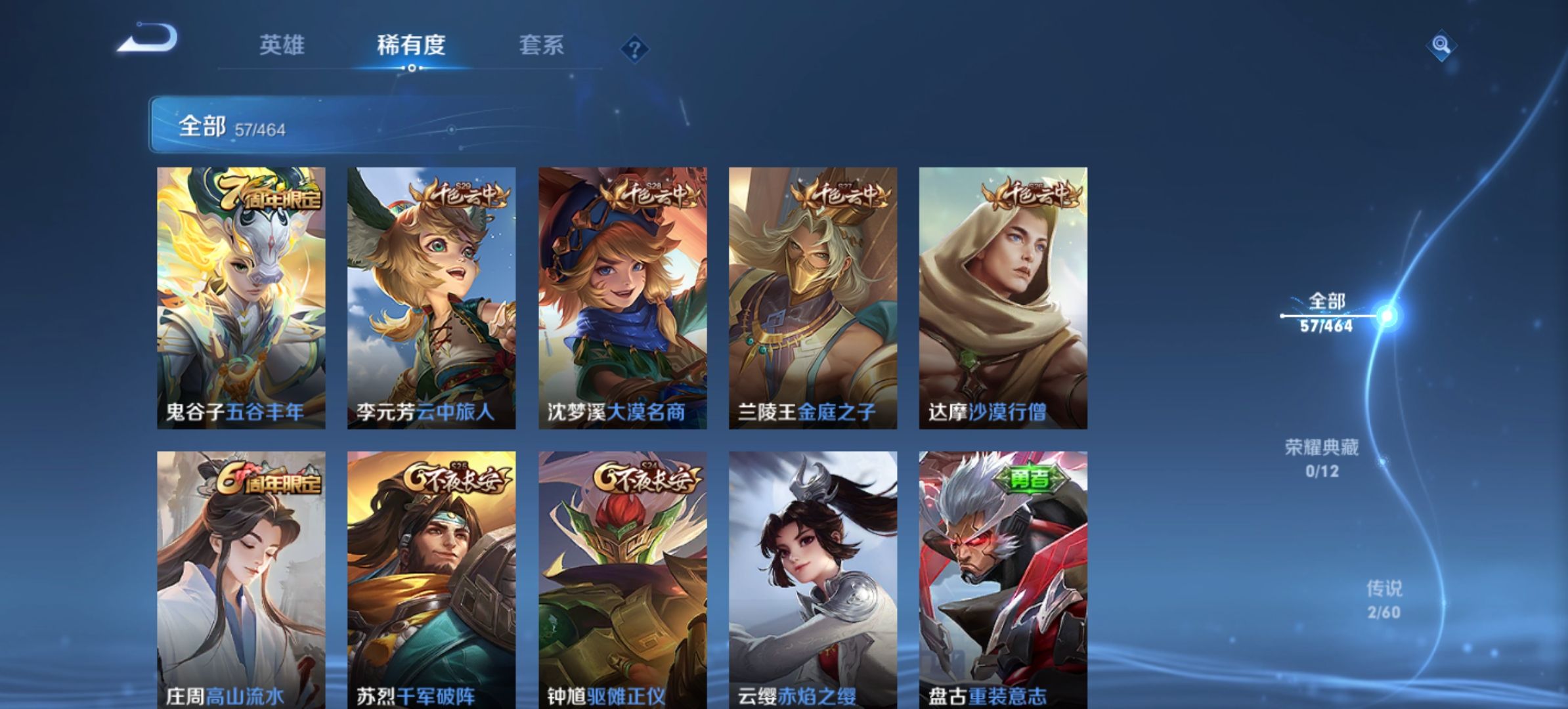Pick the 盘古 重装意志 skin card

[1003, 579]
